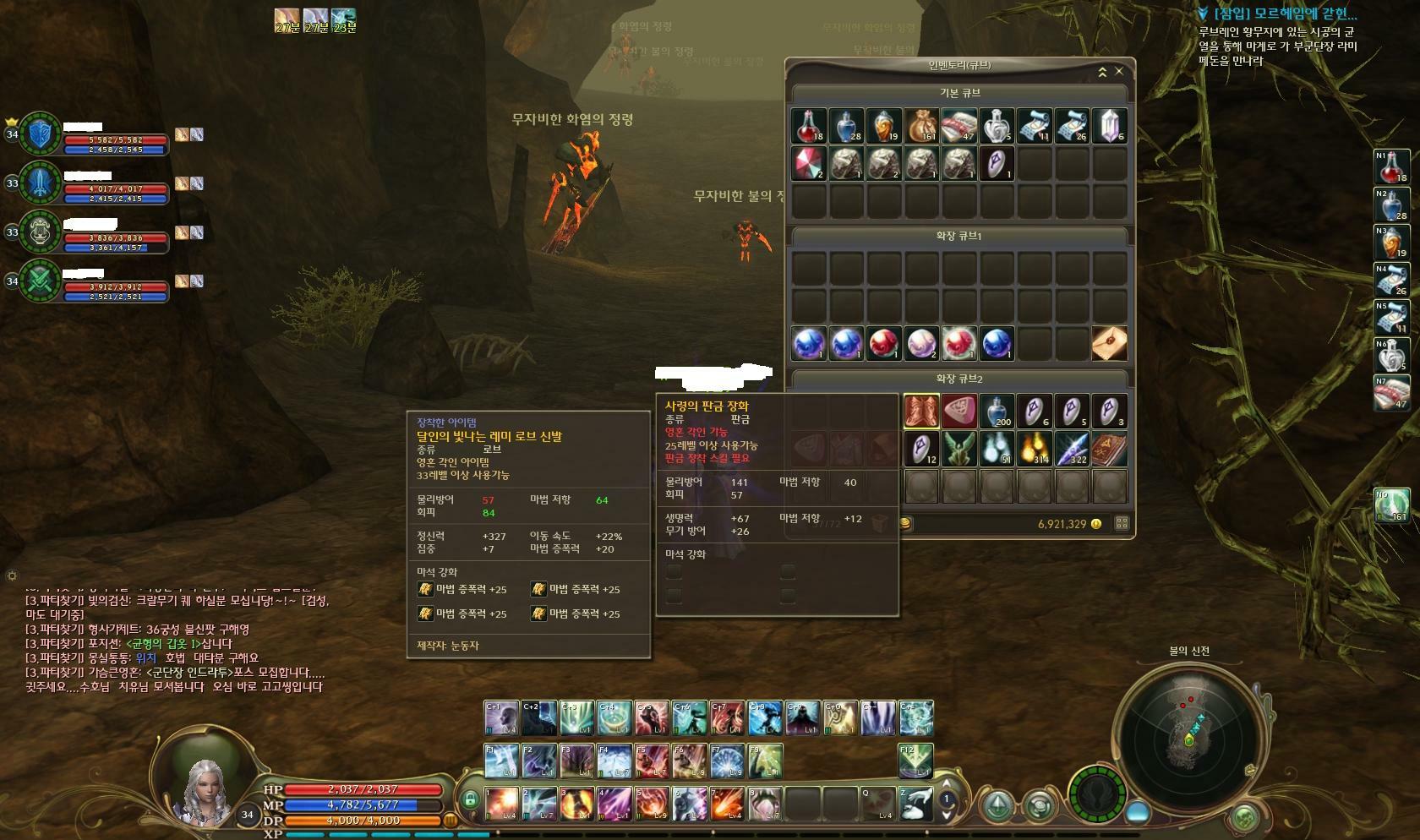Activate the F12 green skill
This screenshot has width=1420, height=840.
tap(915, 761)
